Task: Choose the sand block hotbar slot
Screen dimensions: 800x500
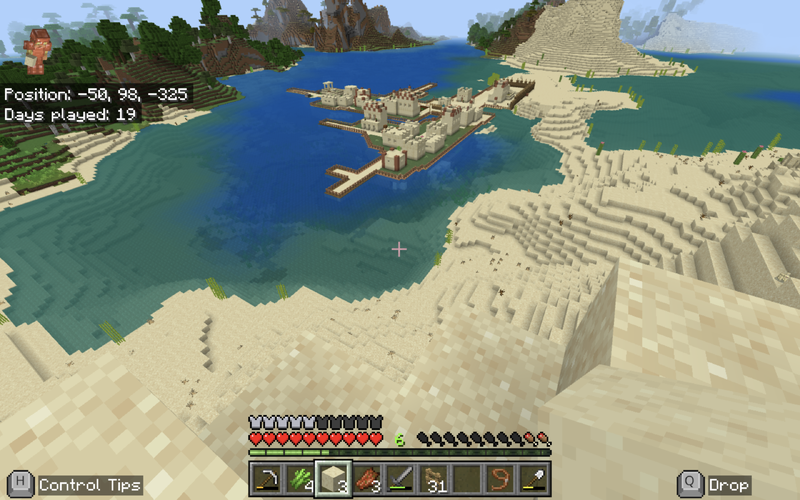Action: coord(333,479)
